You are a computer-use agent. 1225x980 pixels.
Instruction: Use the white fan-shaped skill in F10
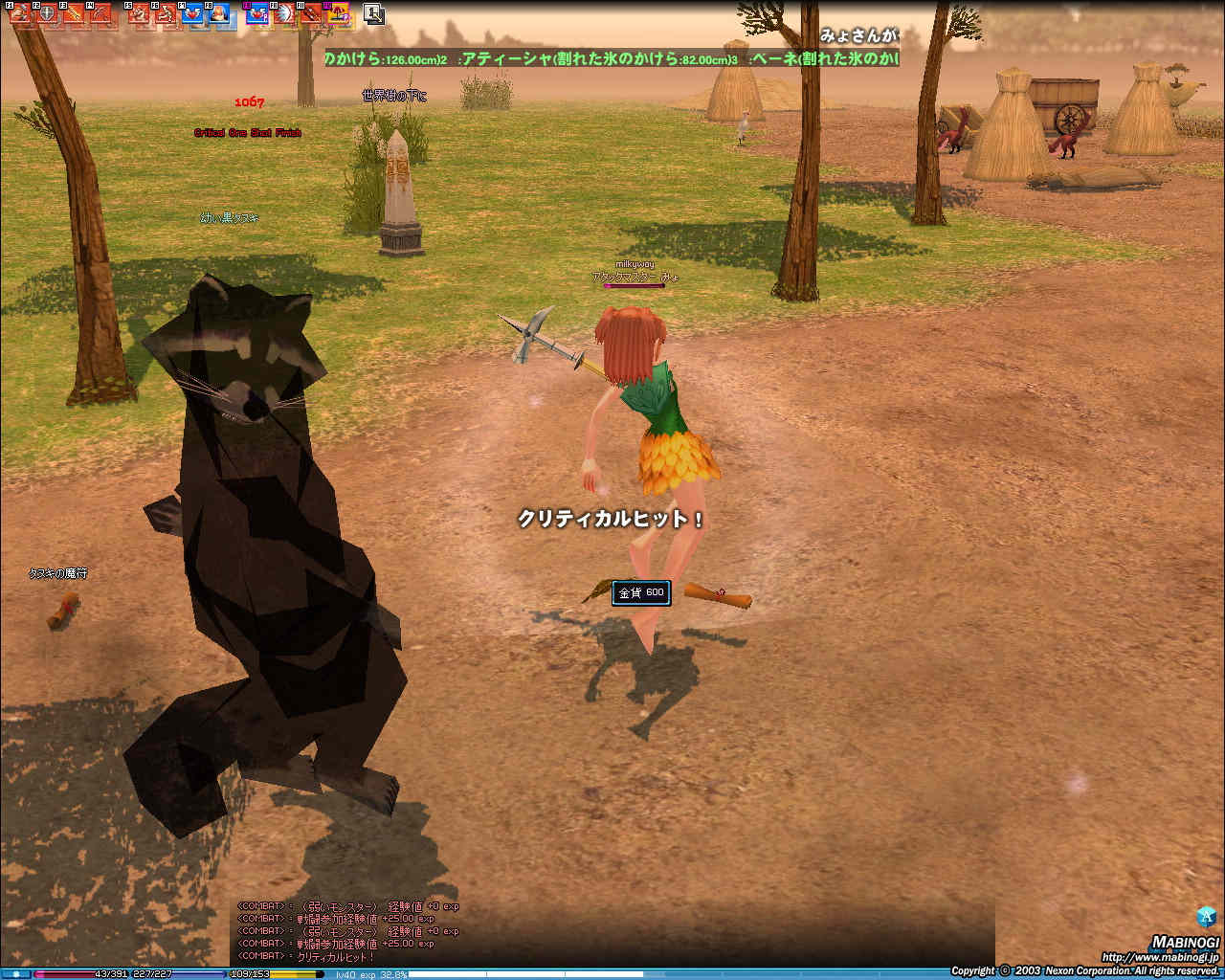284,14
